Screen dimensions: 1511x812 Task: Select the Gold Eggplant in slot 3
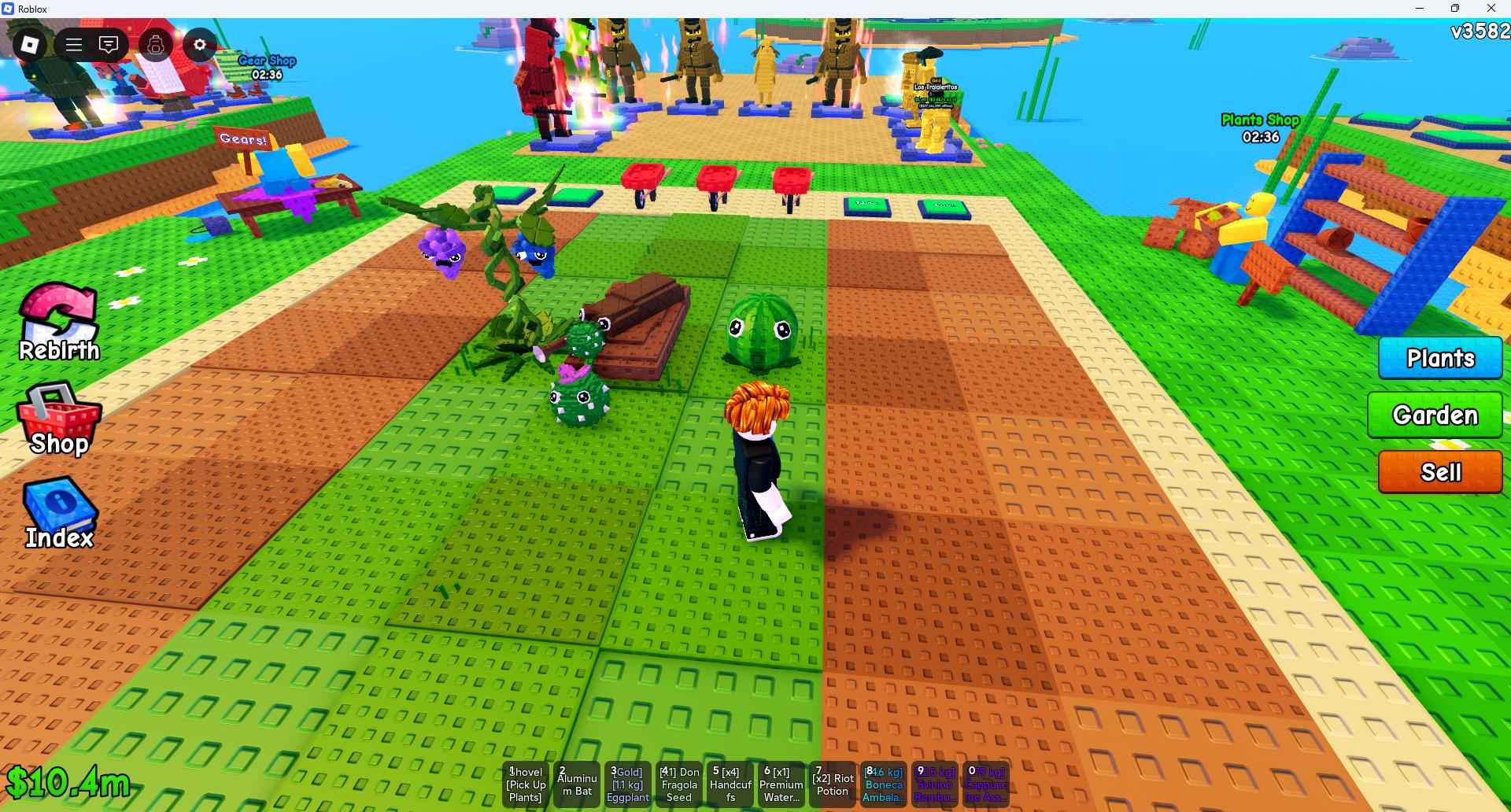[x=627, y=784]
